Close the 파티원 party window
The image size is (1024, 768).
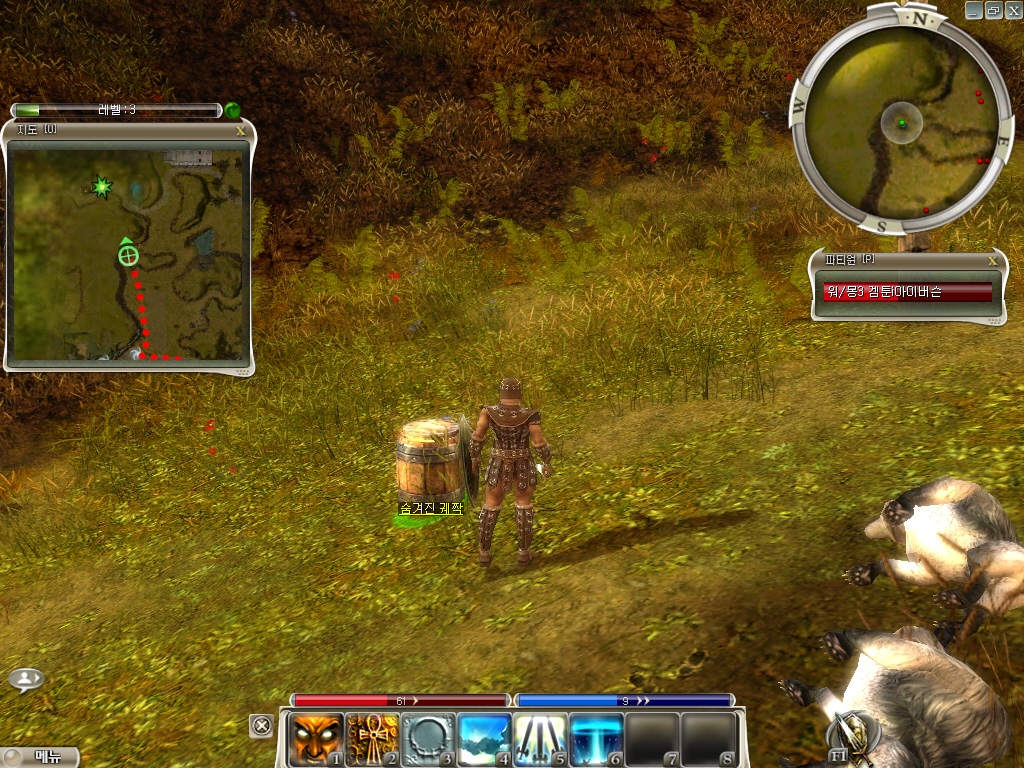[992, 260]
